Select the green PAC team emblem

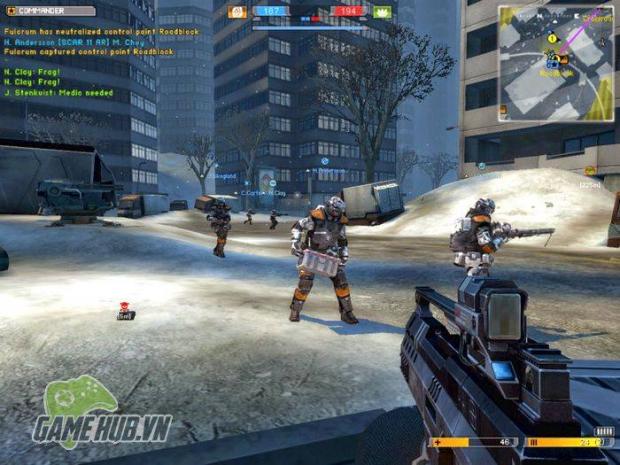(x=382, y=12)
